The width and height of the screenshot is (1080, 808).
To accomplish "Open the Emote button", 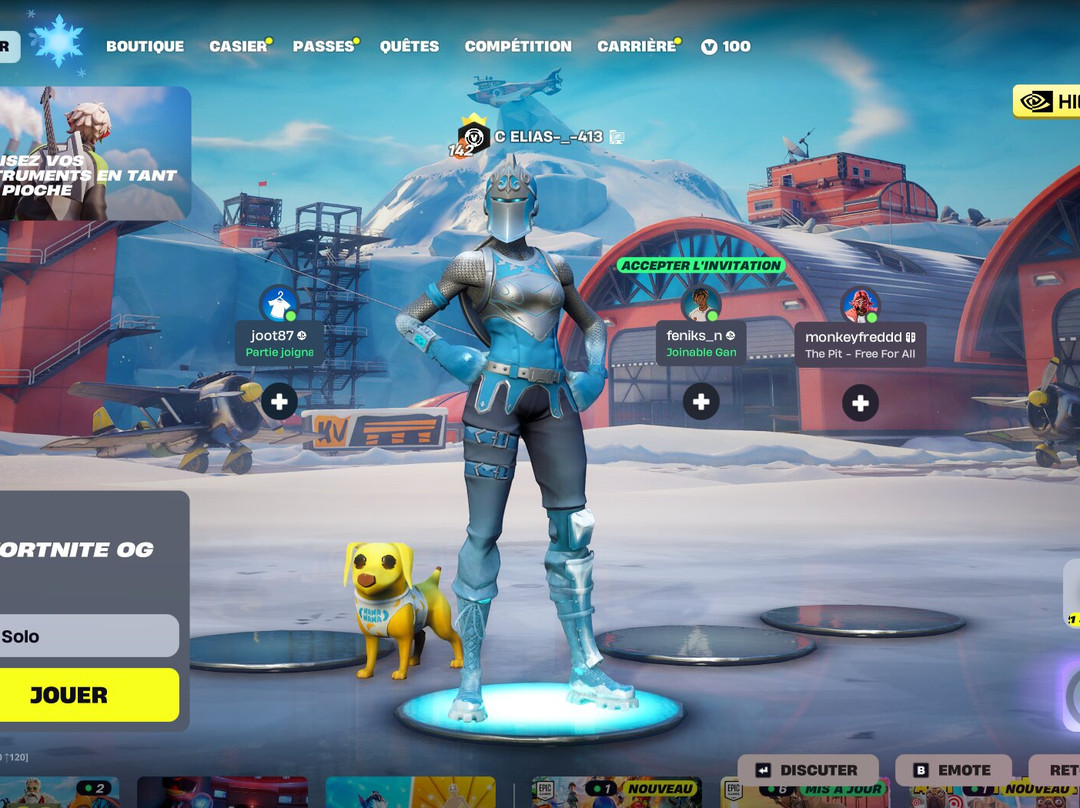I will click(953, 770).
